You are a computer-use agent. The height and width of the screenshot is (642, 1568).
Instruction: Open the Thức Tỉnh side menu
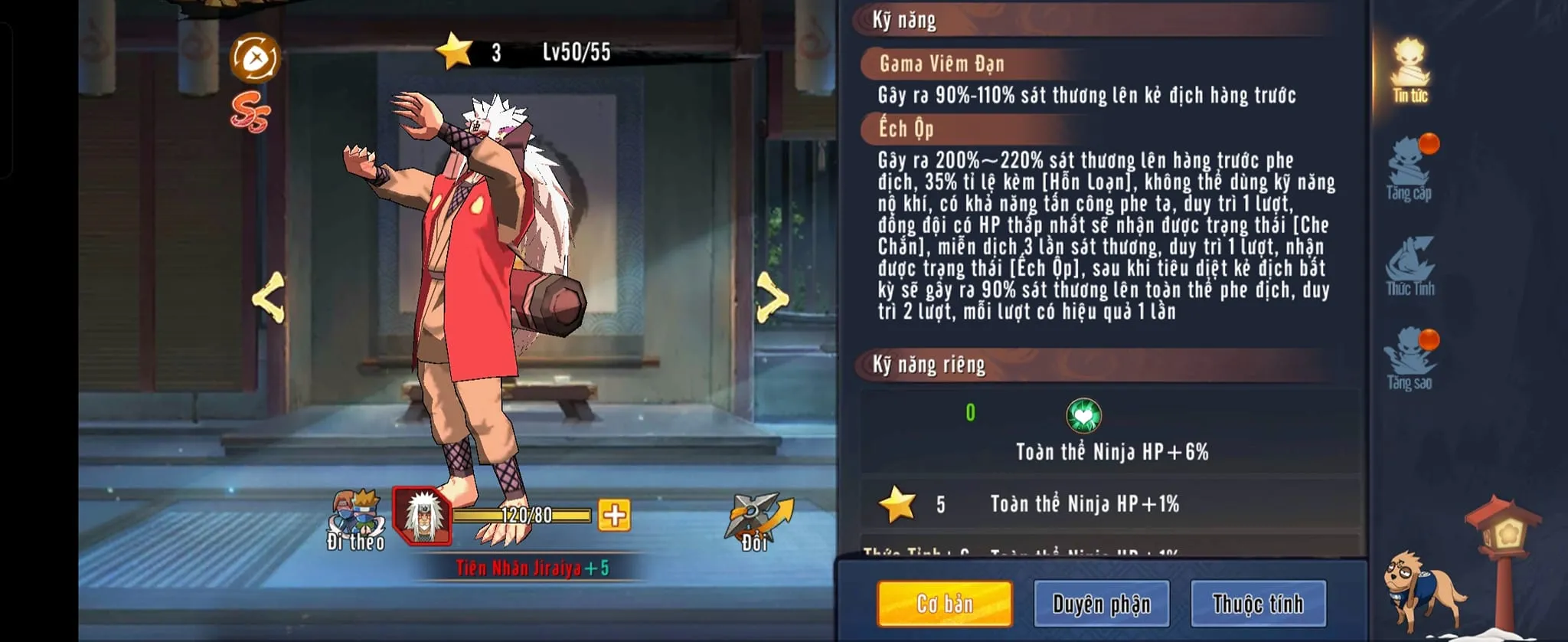(x=1410, y=266)
